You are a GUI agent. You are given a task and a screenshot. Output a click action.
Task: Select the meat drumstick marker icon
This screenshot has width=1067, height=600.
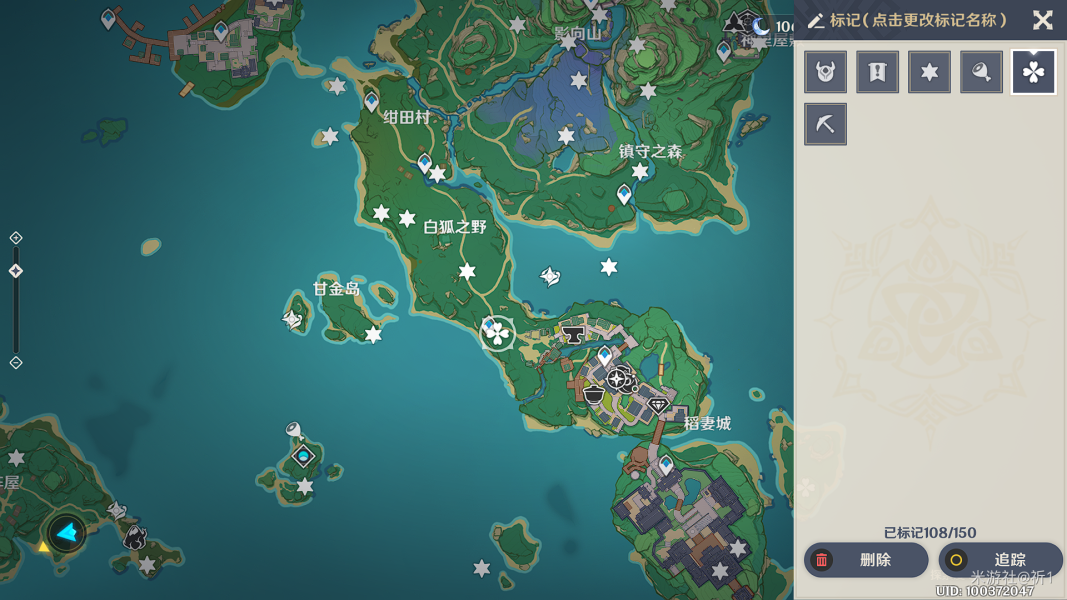981,72
